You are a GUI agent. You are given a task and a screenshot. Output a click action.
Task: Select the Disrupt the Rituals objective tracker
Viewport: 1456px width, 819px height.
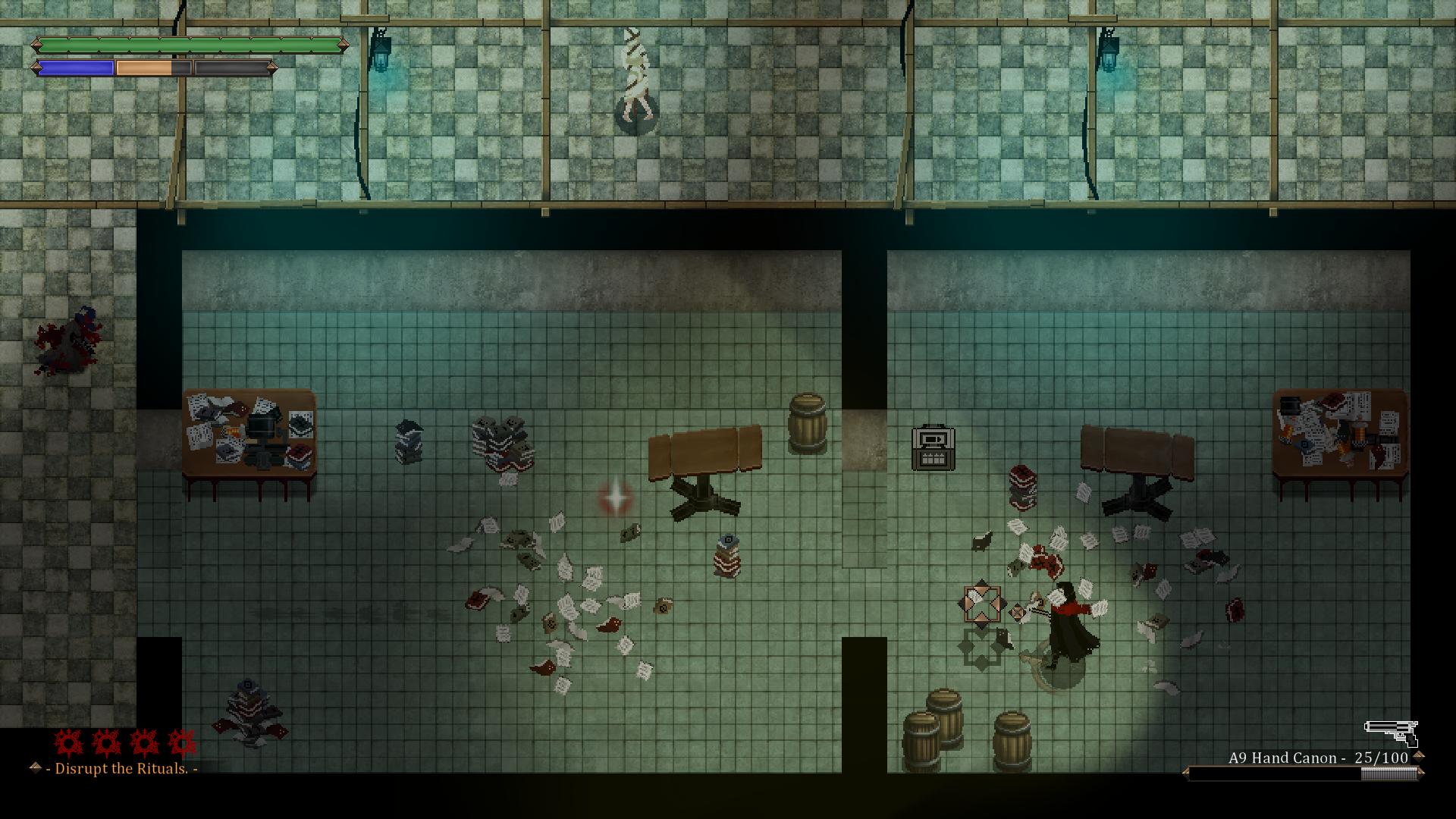point(121,768)
